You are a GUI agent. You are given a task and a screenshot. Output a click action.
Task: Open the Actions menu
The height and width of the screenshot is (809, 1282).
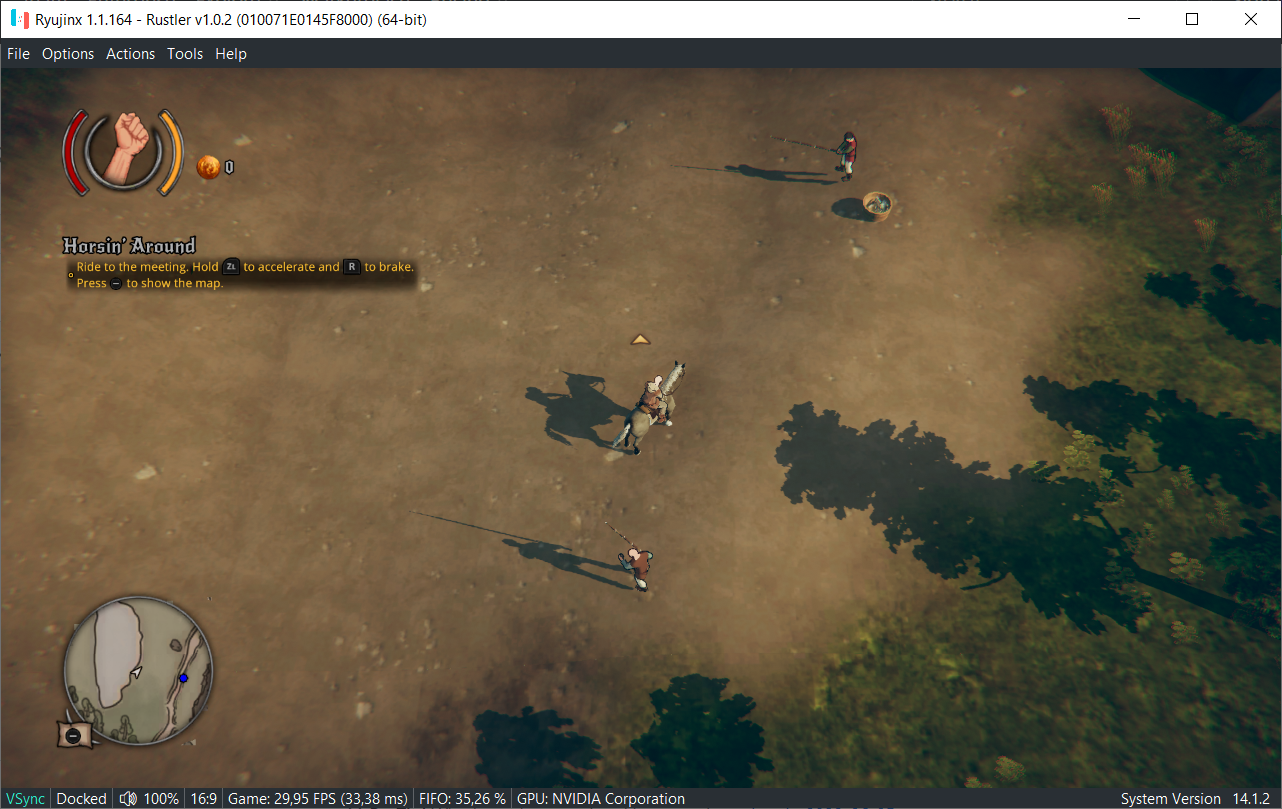coord(130,54)
